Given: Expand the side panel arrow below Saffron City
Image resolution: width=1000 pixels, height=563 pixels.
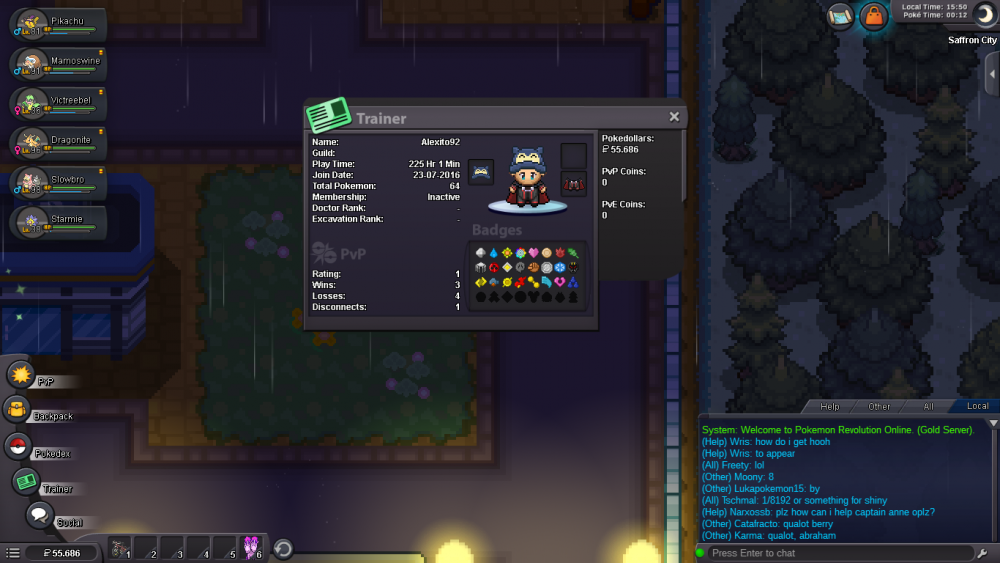Looking at the screenshot, I should [990, 75].
